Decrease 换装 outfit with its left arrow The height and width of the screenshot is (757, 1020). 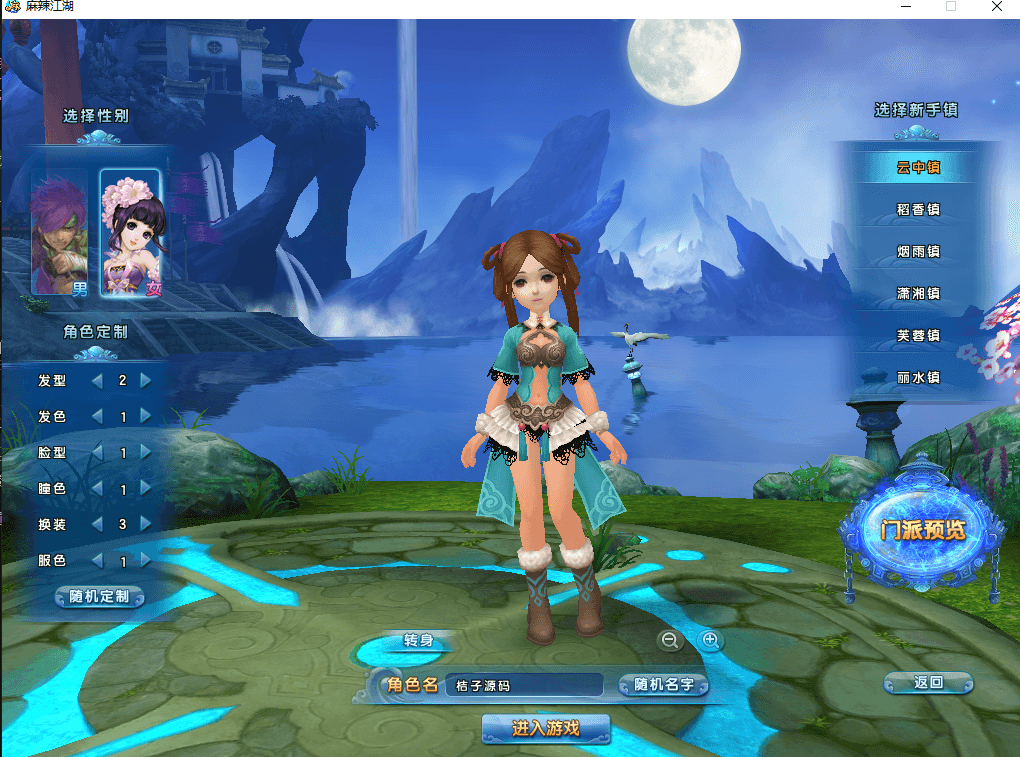click(x=97, y=524)
